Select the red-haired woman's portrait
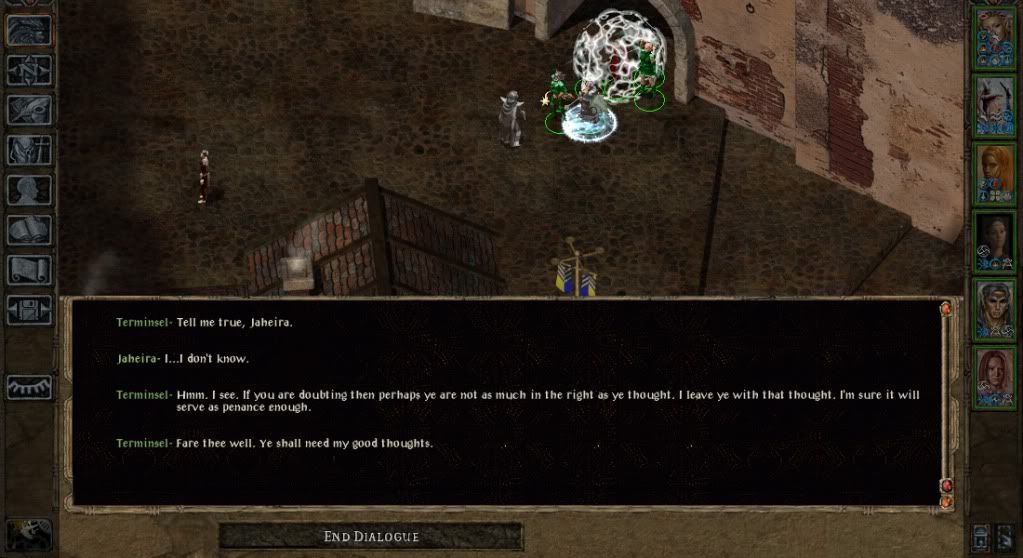 tap(995, 376)
